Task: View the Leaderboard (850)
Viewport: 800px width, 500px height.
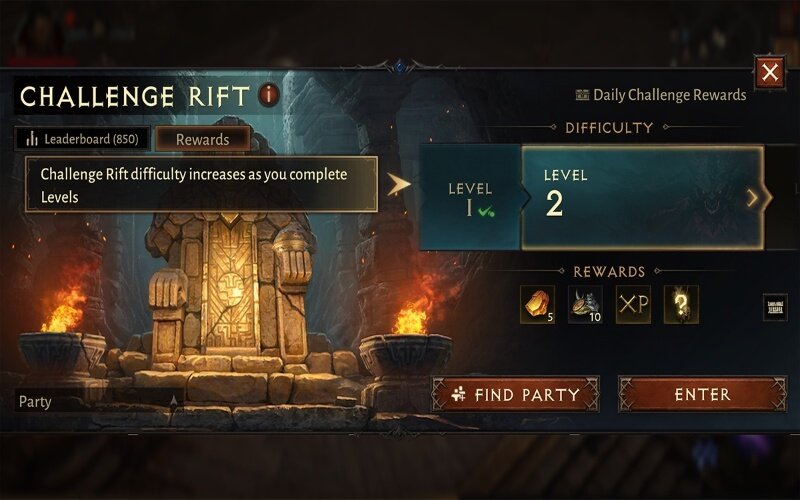Action: pyautogui.click(x=82, y=139)
